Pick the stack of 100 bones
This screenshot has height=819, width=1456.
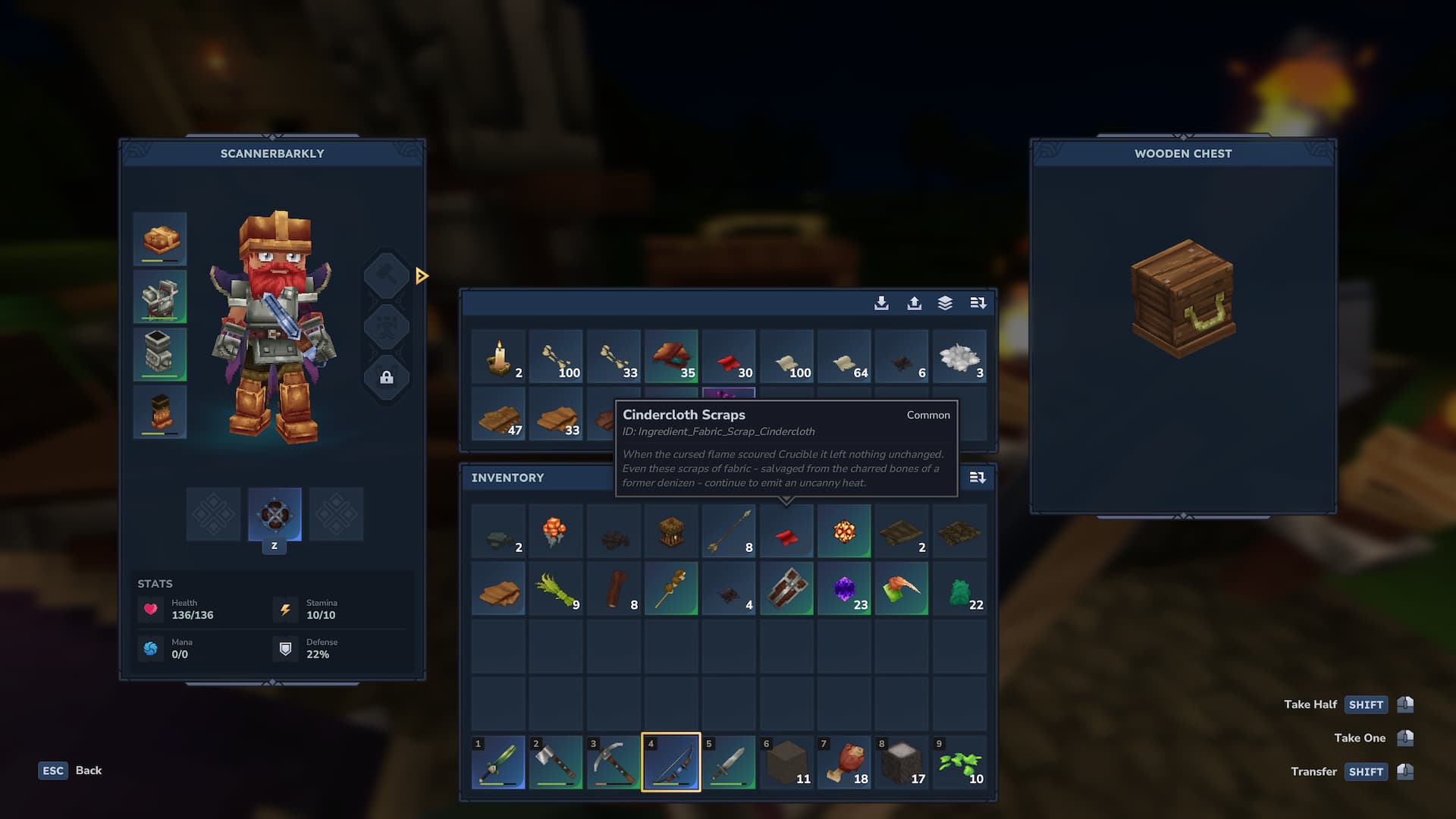tap(556, 356)
